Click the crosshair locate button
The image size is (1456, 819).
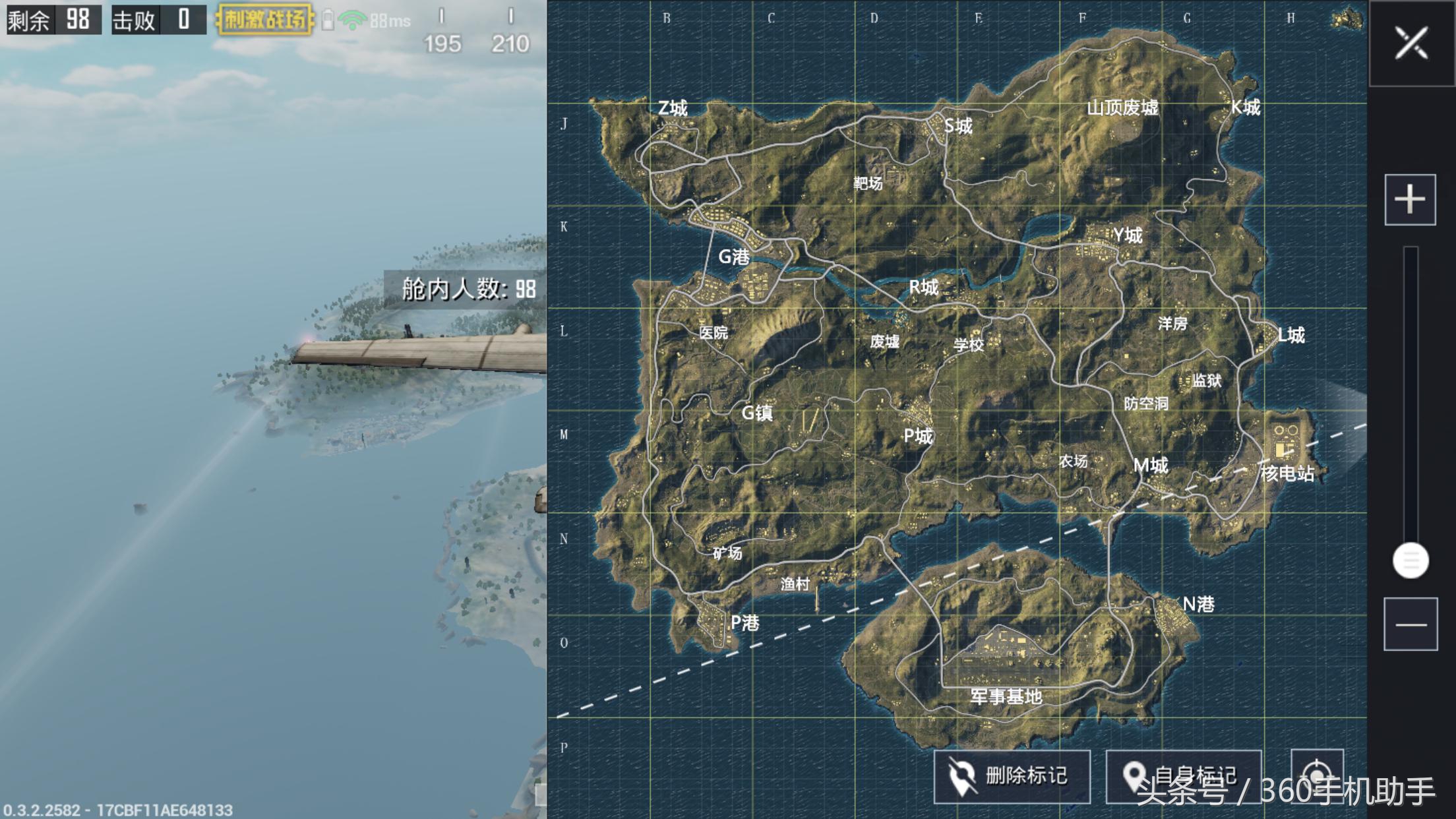(1316, 773)
